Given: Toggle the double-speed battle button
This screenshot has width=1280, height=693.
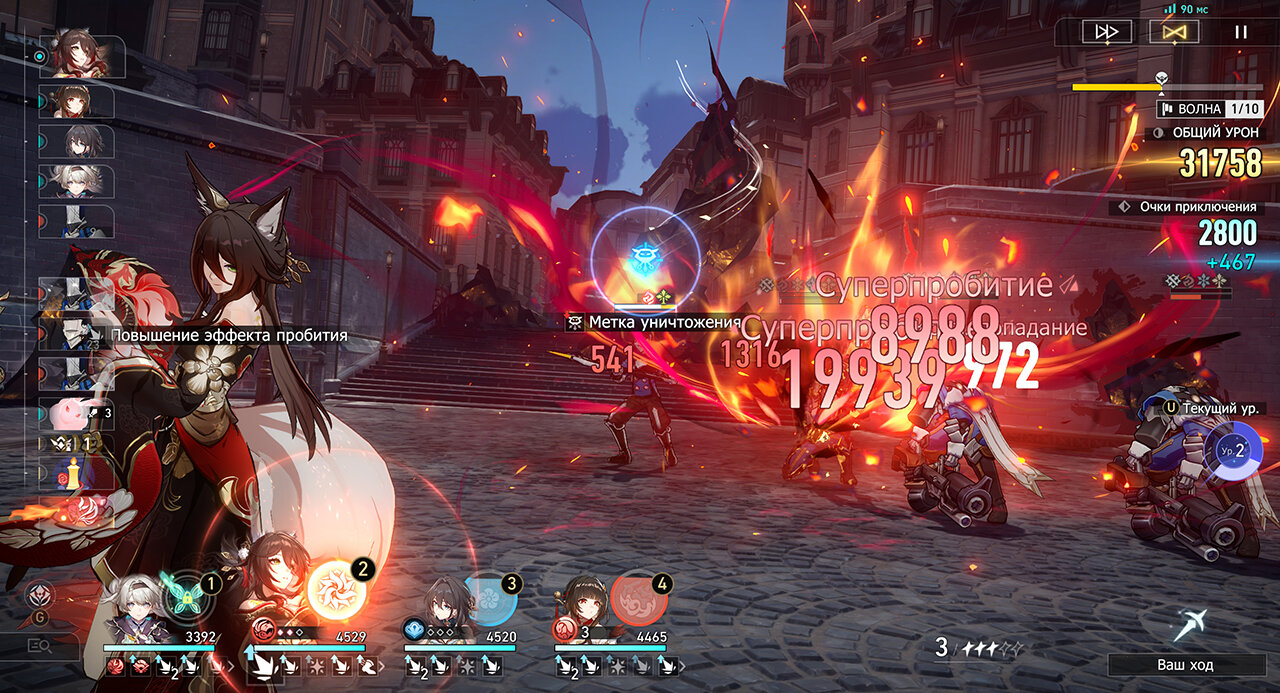Looking at the screenshot, I should click(x=1107, y=32).
